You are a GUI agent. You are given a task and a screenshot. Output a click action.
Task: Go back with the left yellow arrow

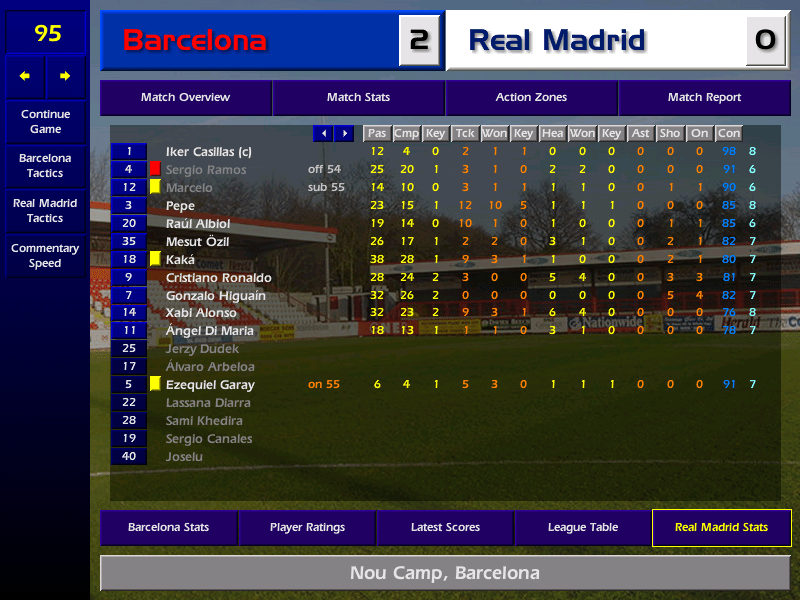[x=25, y=76]
